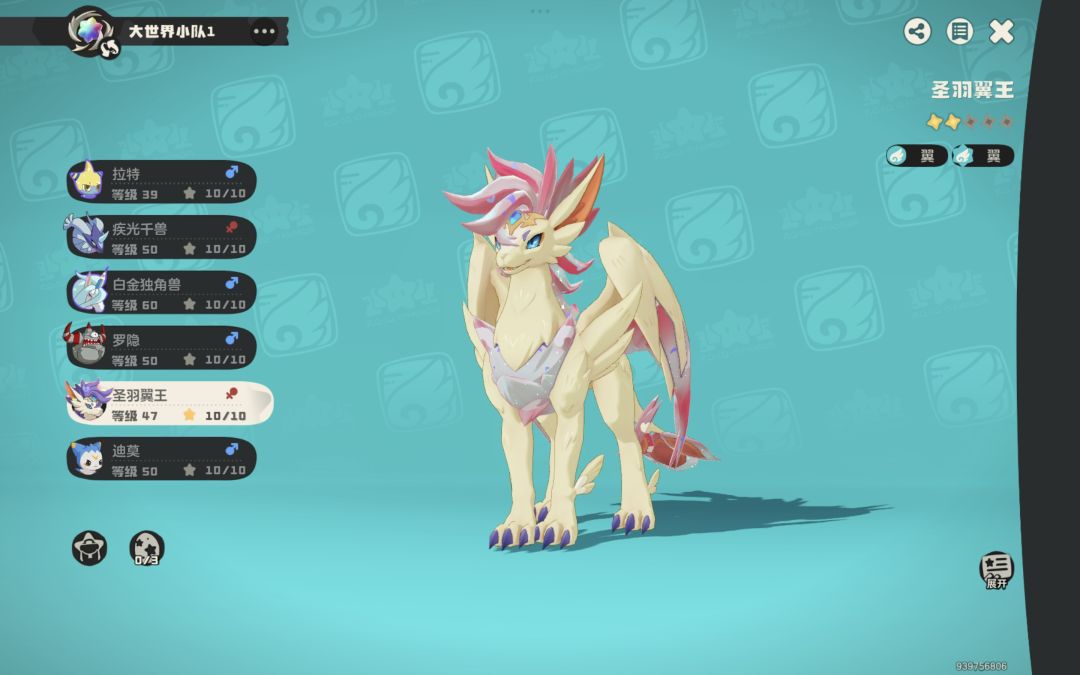Close the team screen with X

[1001, 31]
